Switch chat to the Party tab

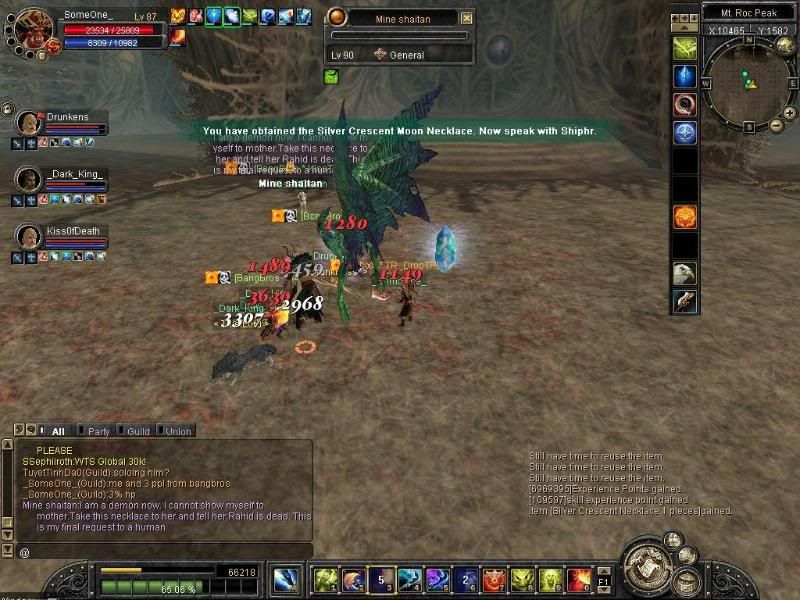pyautogui.click(x=98, y=431)
